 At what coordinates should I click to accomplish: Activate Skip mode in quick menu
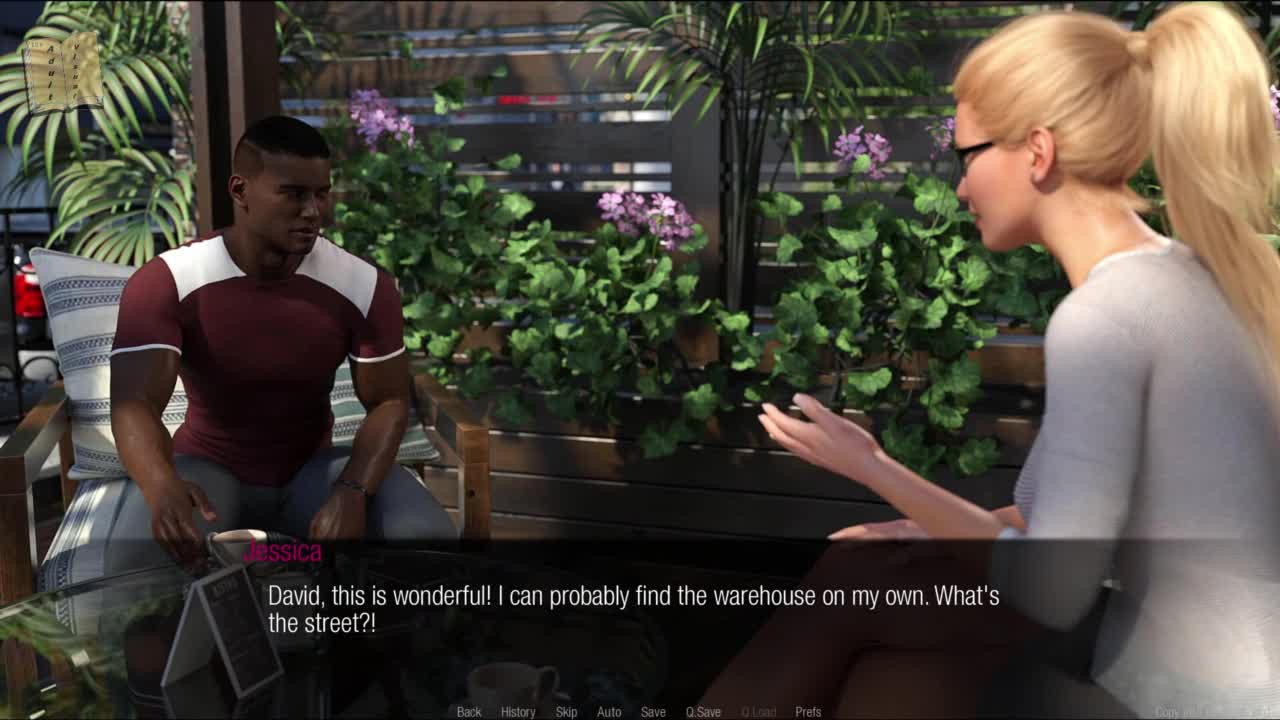[566, 712]
